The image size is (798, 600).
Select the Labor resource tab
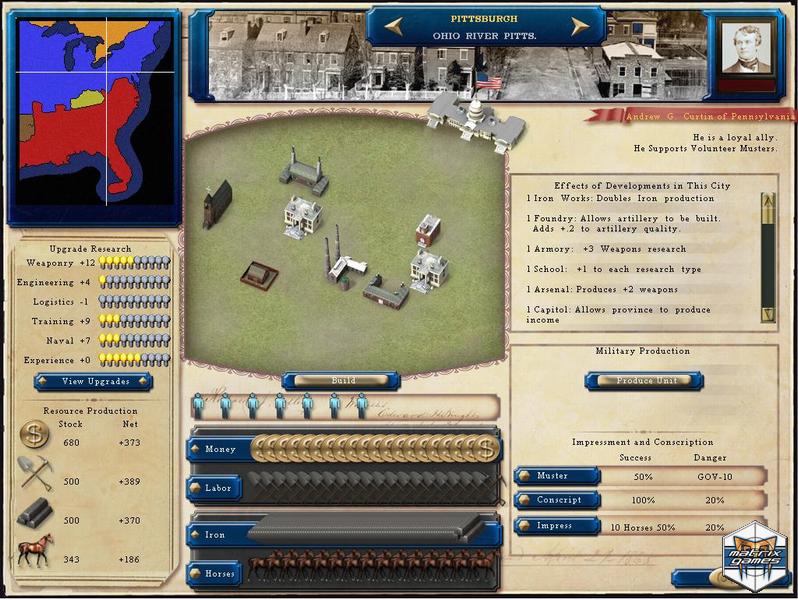[x=219, y=488]
